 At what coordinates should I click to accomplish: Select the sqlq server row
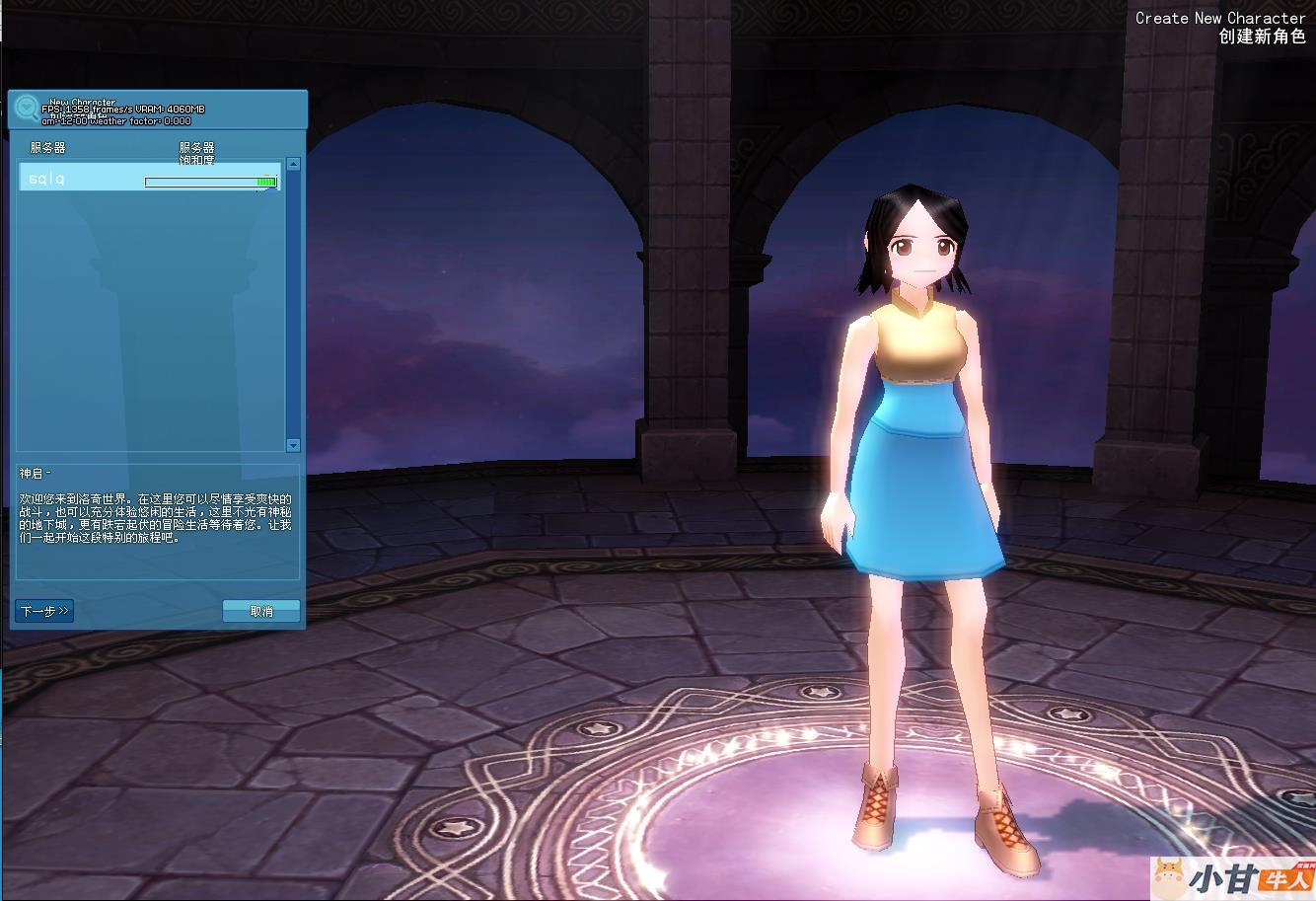tap(148, 179)
